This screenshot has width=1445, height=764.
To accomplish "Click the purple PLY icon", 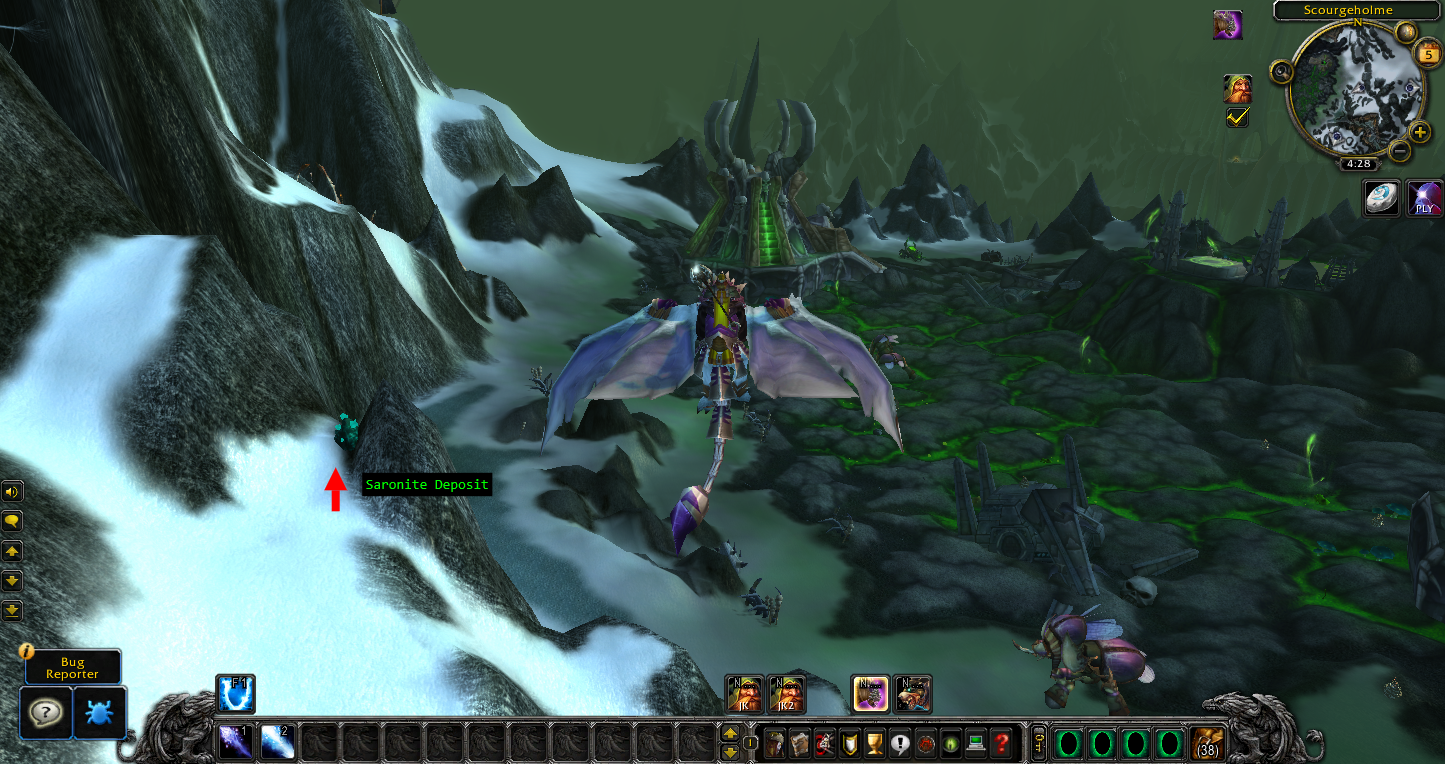I will point(1424,198).
